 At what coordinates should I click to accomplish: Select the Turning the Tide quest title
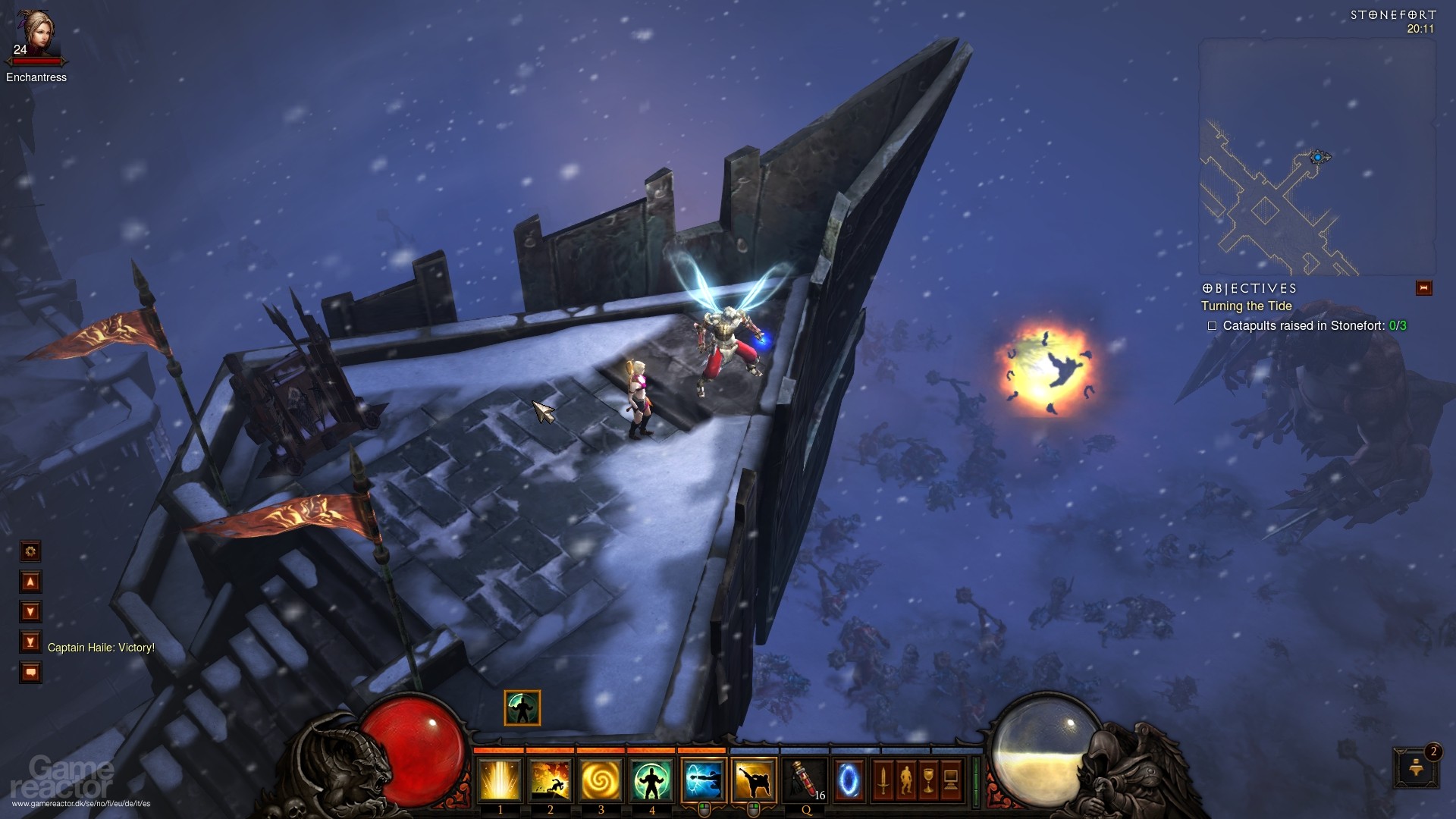[1248, 306]
